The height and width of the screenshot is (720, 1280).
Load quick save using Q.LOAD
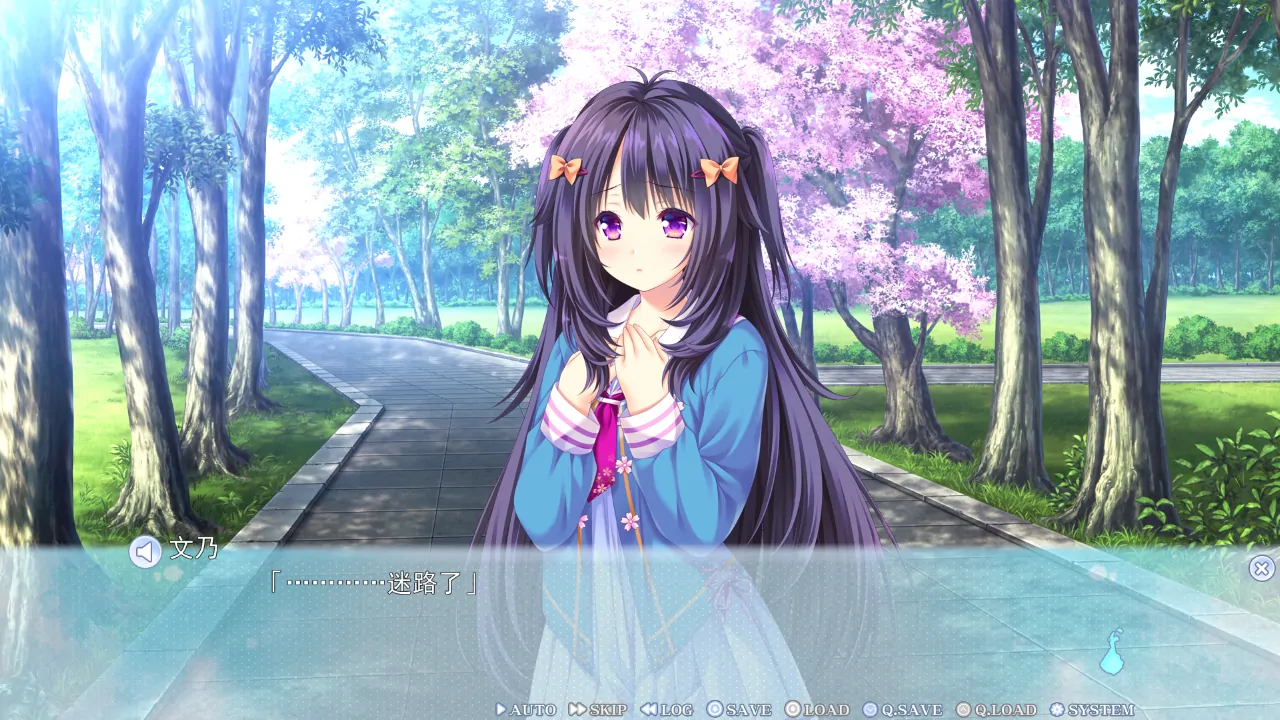[x=996, y=710]
